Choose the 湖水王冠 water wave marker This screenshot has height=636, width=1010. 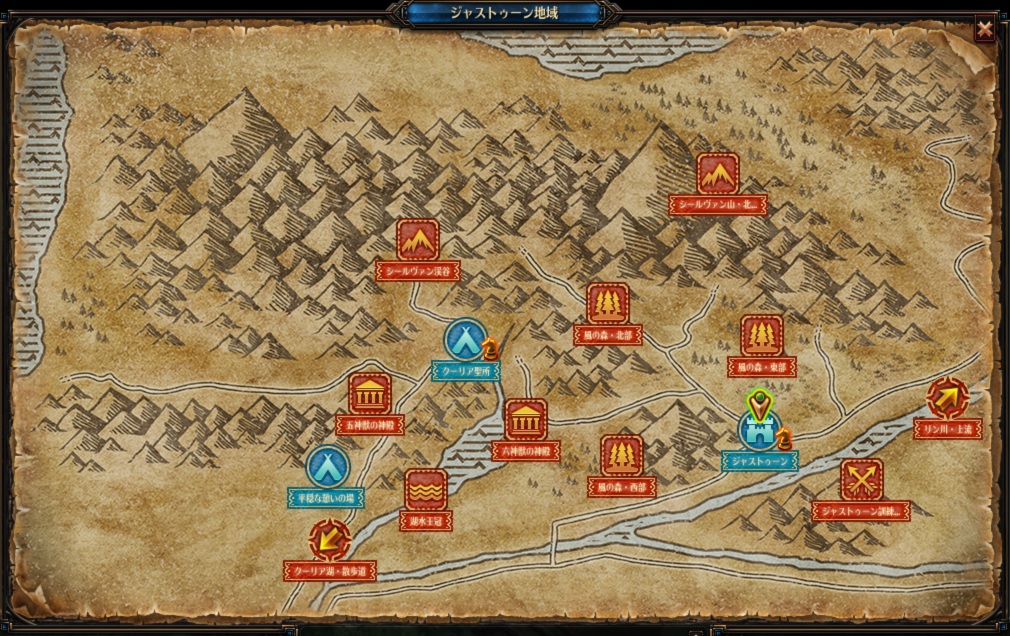coord(426,490)
